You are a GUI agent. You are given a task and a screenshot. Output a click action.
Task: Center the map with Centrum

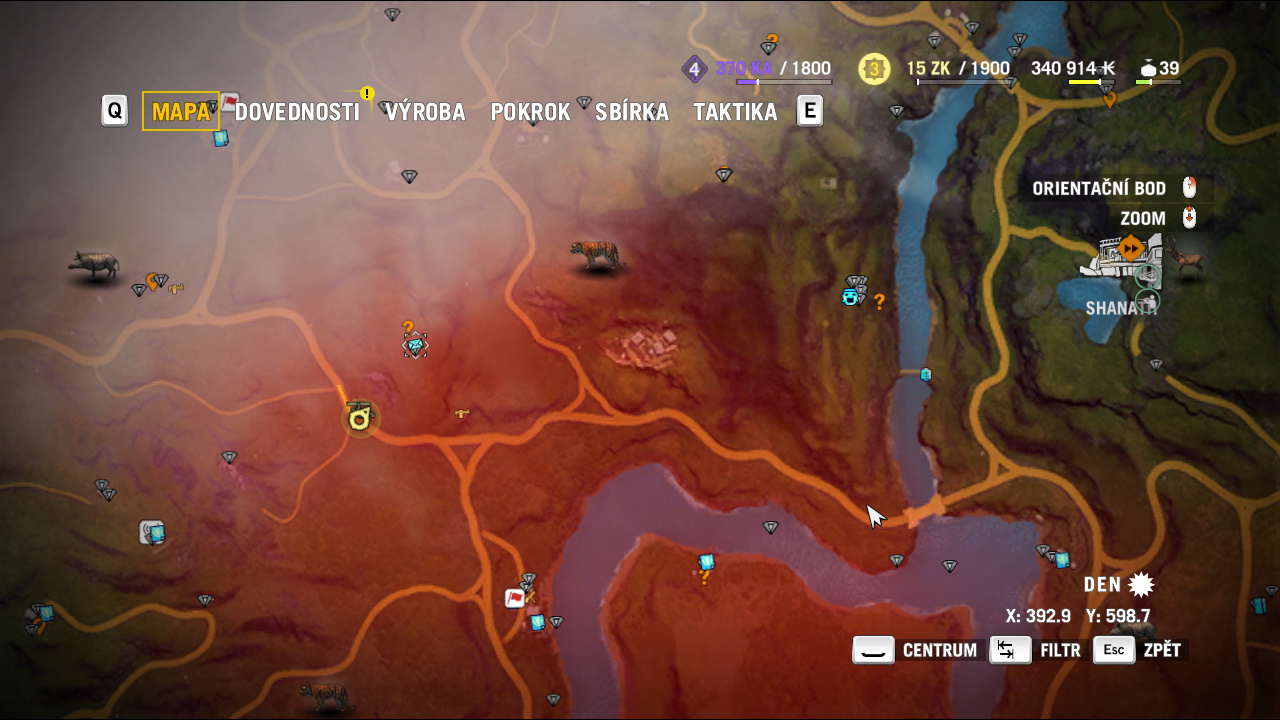coord(916,650)
